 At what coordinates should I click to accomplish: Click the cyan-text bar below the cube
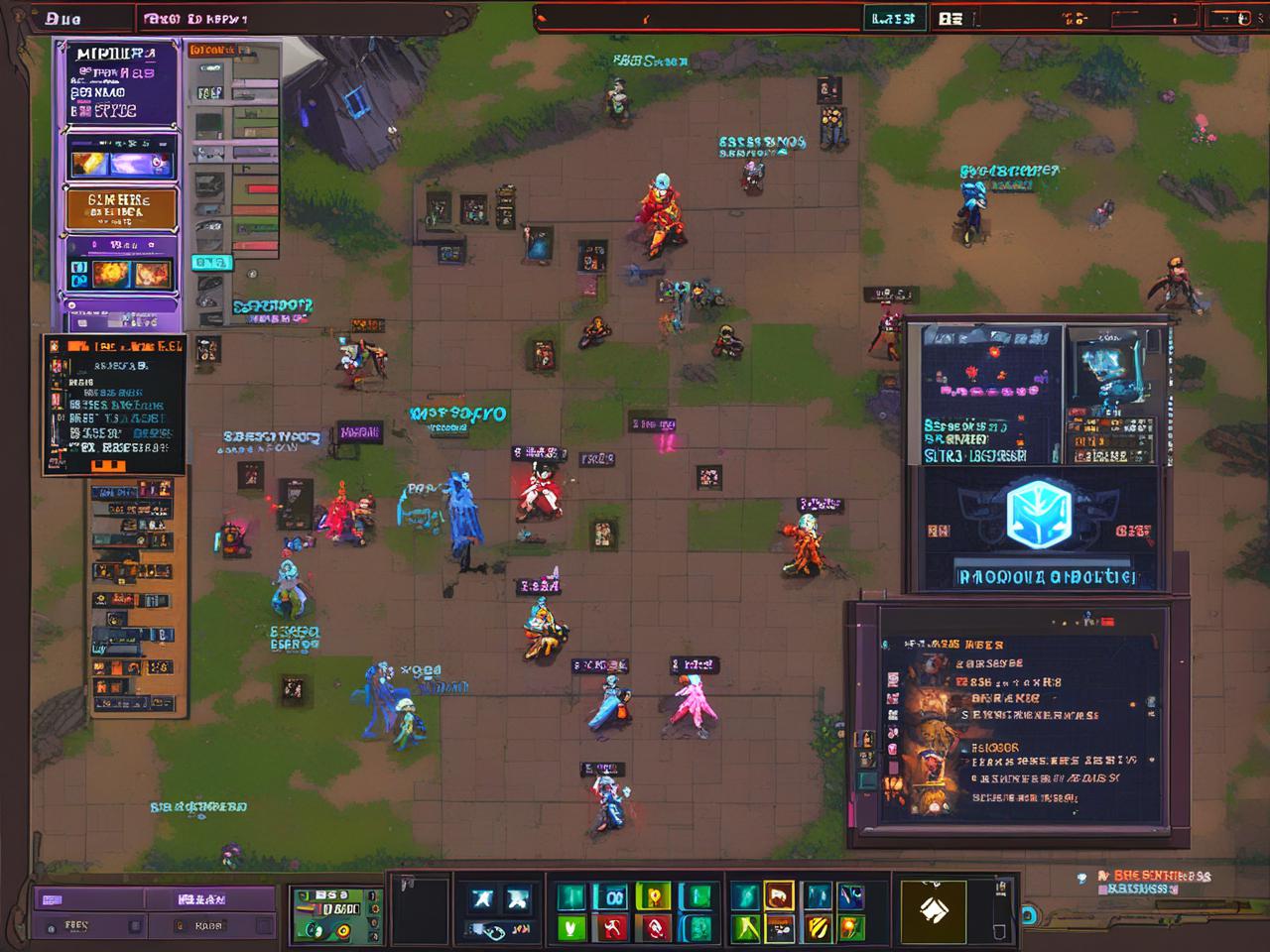1043,577
